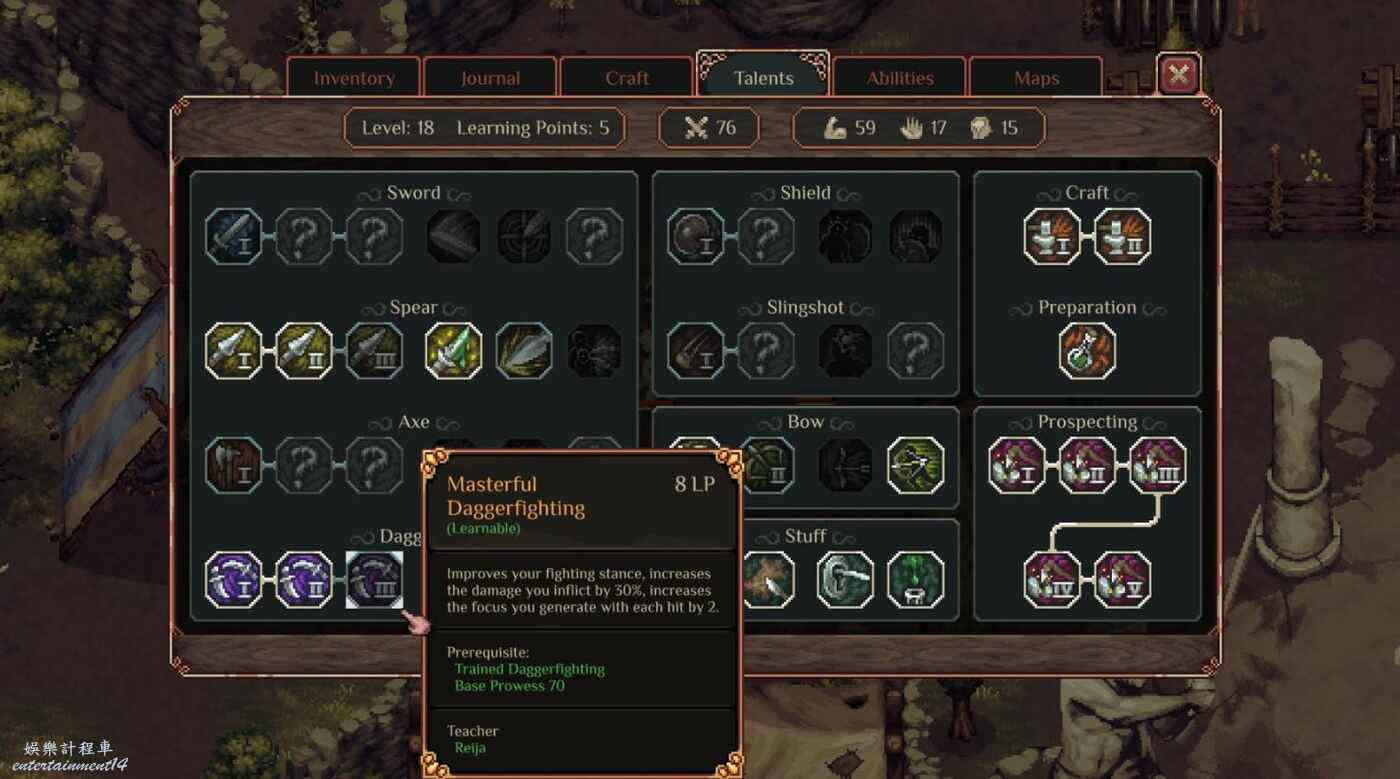Image resolution: width=1400 pixels, height=779 pixels.
Task: Close the talents window with the X
Action: point(1179,74)
